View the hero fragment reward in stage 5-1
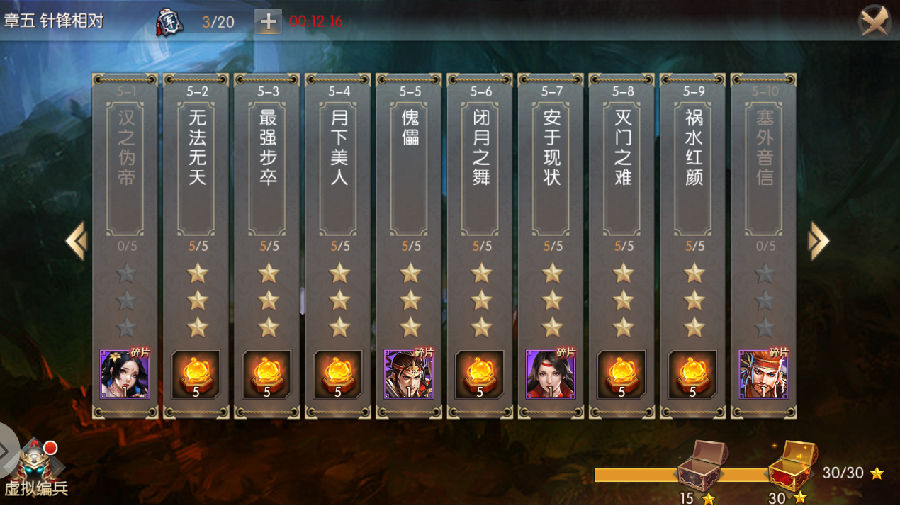Image resolution: width=900 pixels, height=505 pixels. coord(125,374)
